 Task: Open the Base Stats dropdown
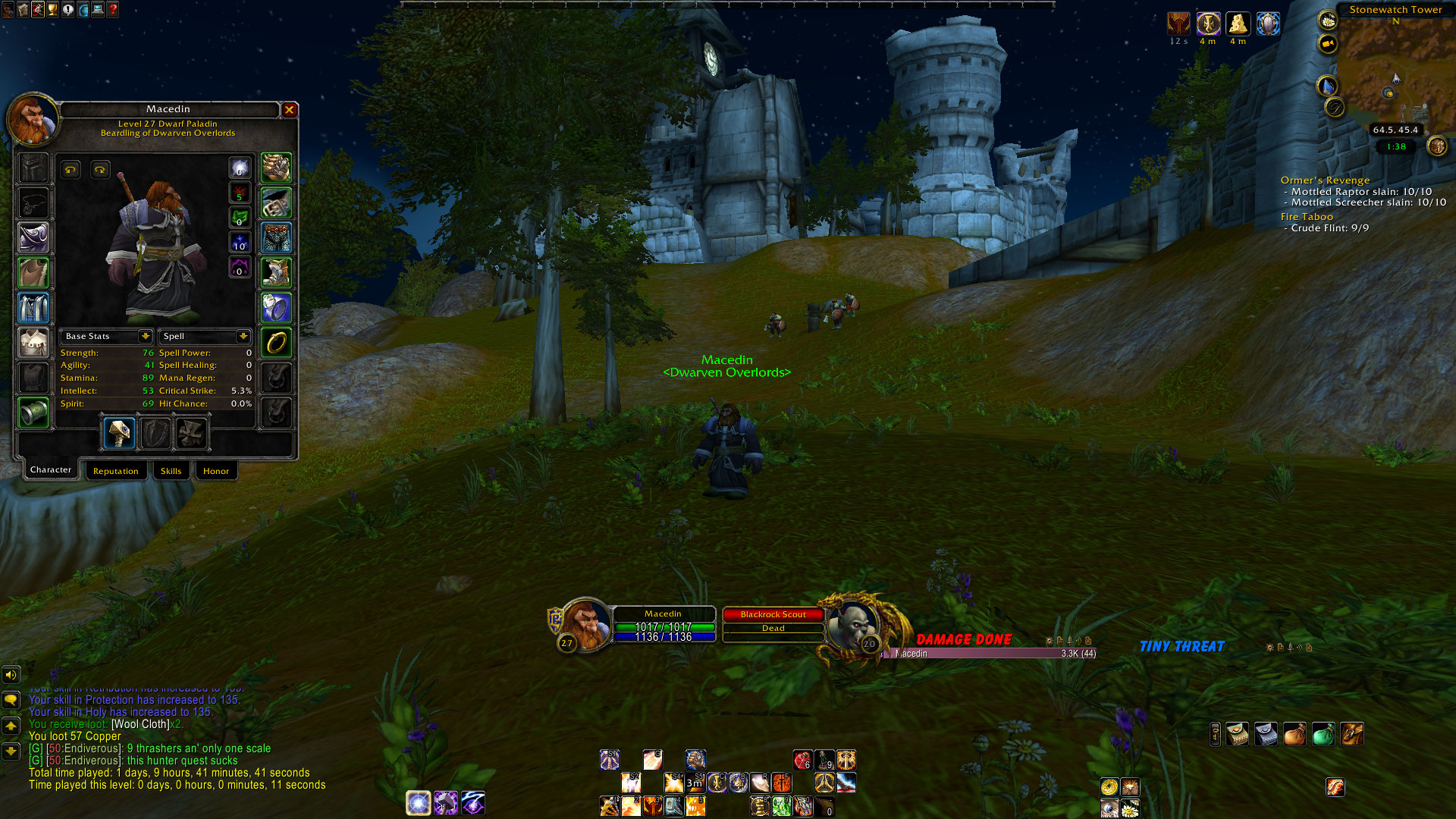(x=145, y=336)
